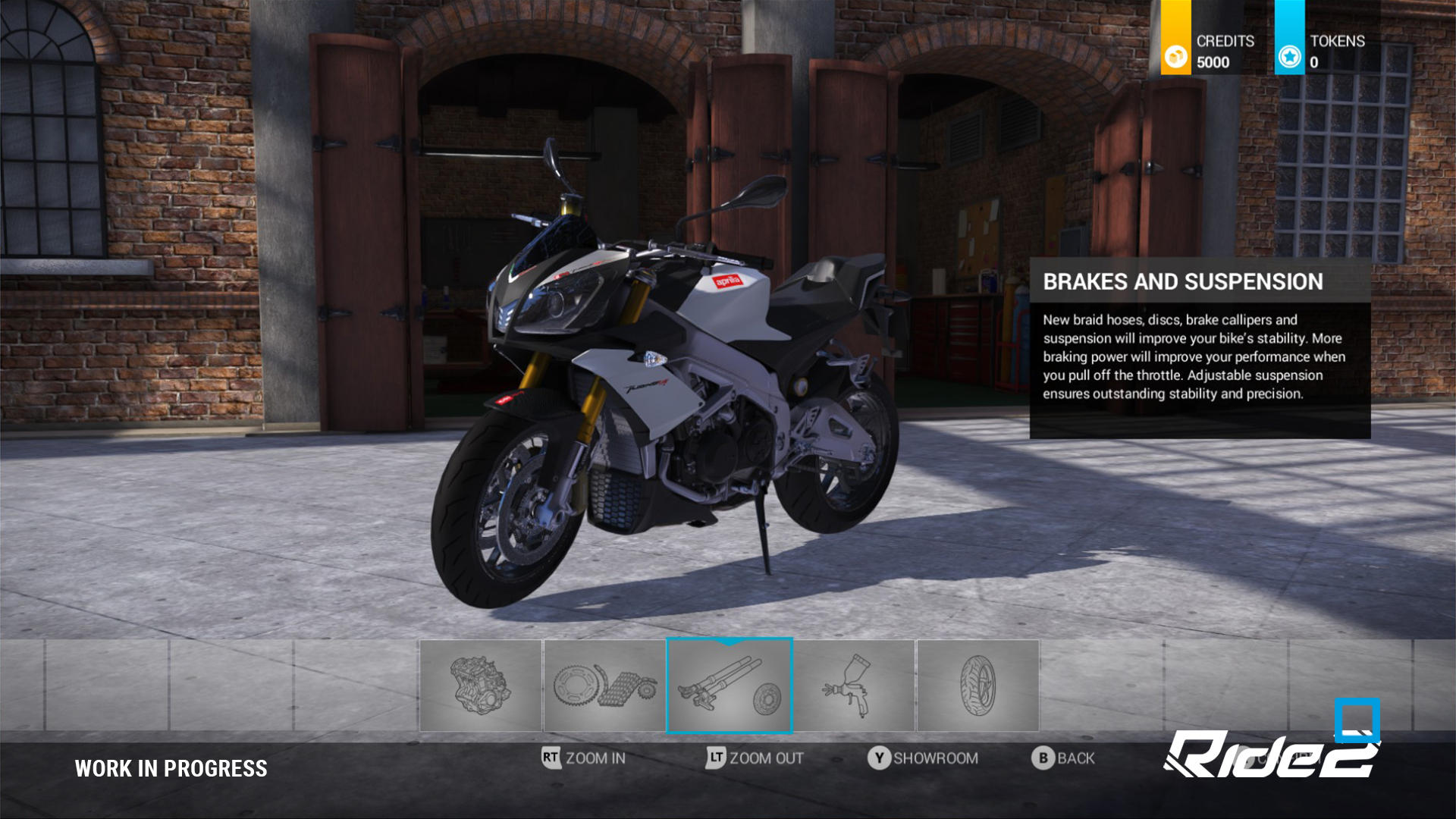
Task: Select the spray gun paint tile
Action: [x=854, y=686]
